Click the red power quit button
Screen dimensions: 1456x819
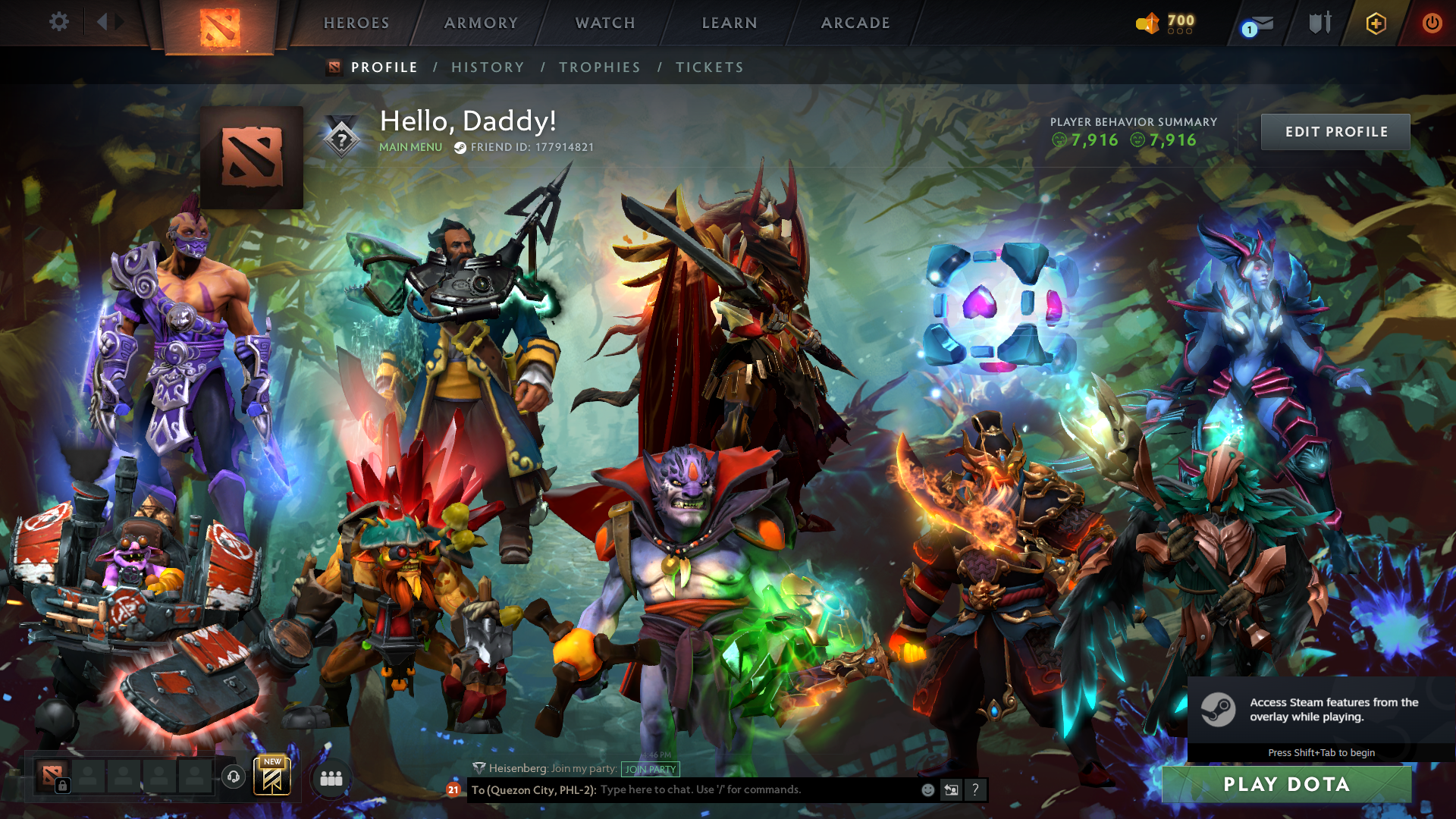coord(1432,23)
